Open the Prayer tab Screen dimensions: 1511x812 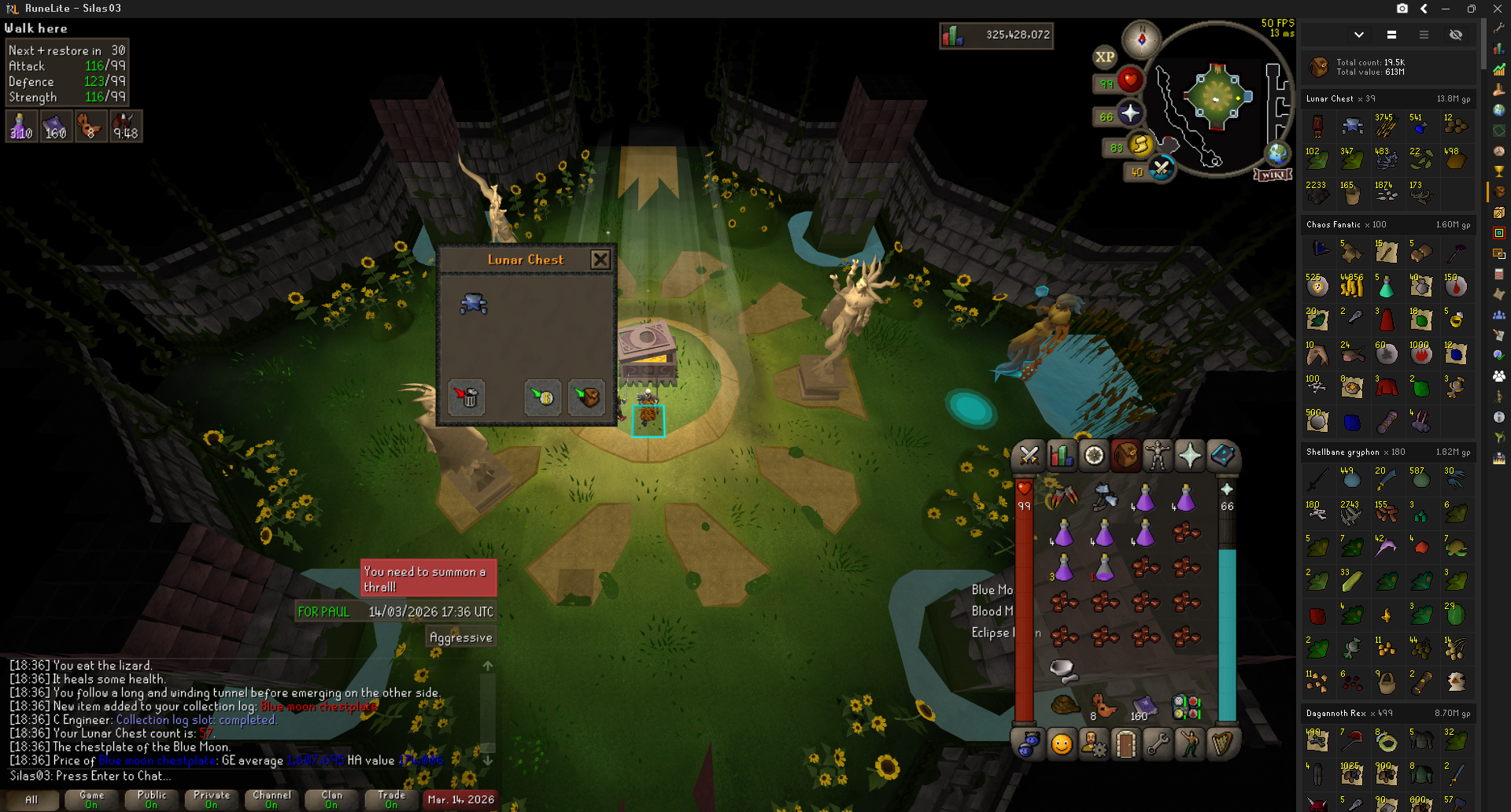point(1189,456)
